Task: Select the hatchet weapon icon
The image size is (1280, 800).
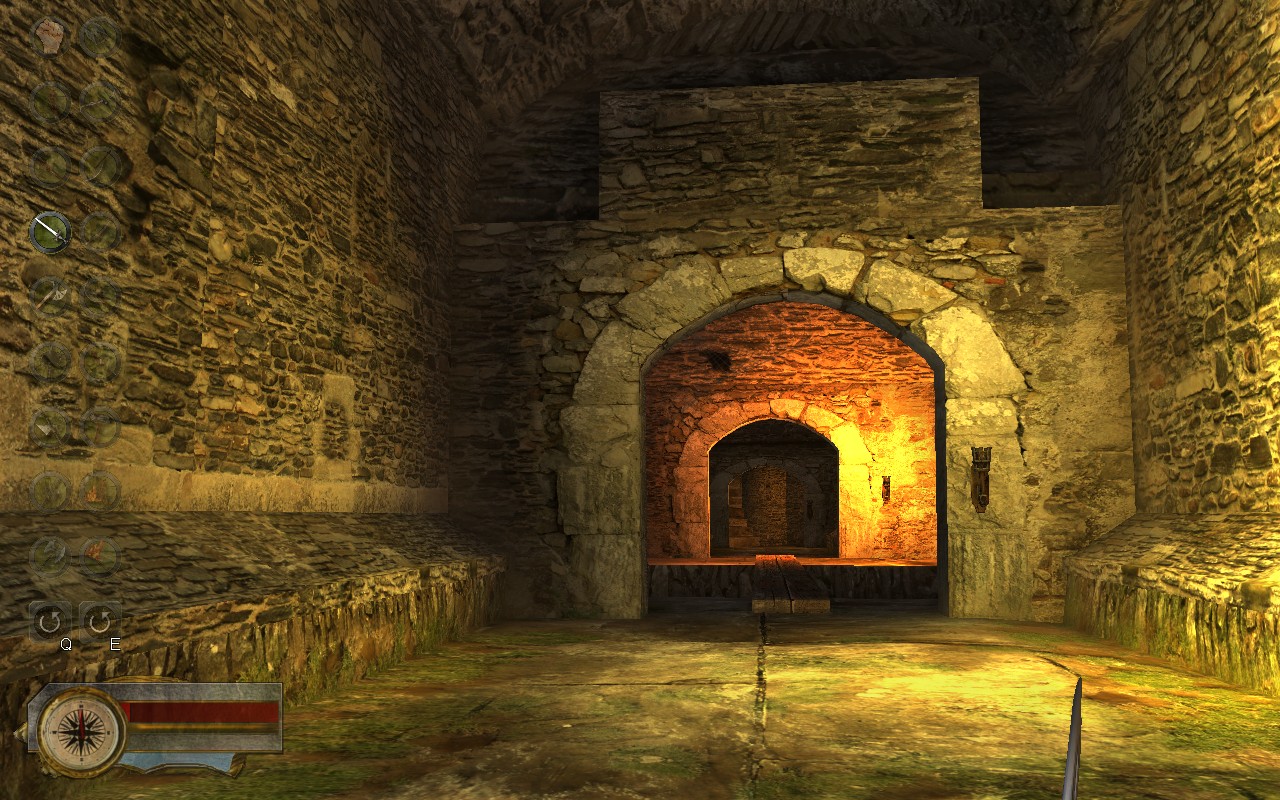Action: click(x=50, y=296)
